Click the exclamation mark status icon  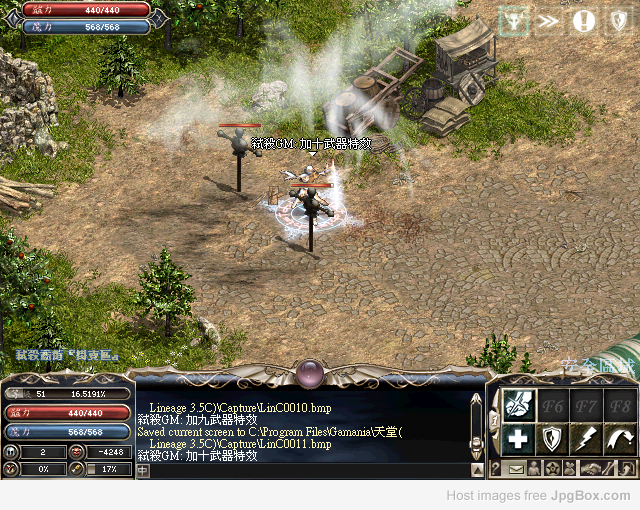click(584, 22)
